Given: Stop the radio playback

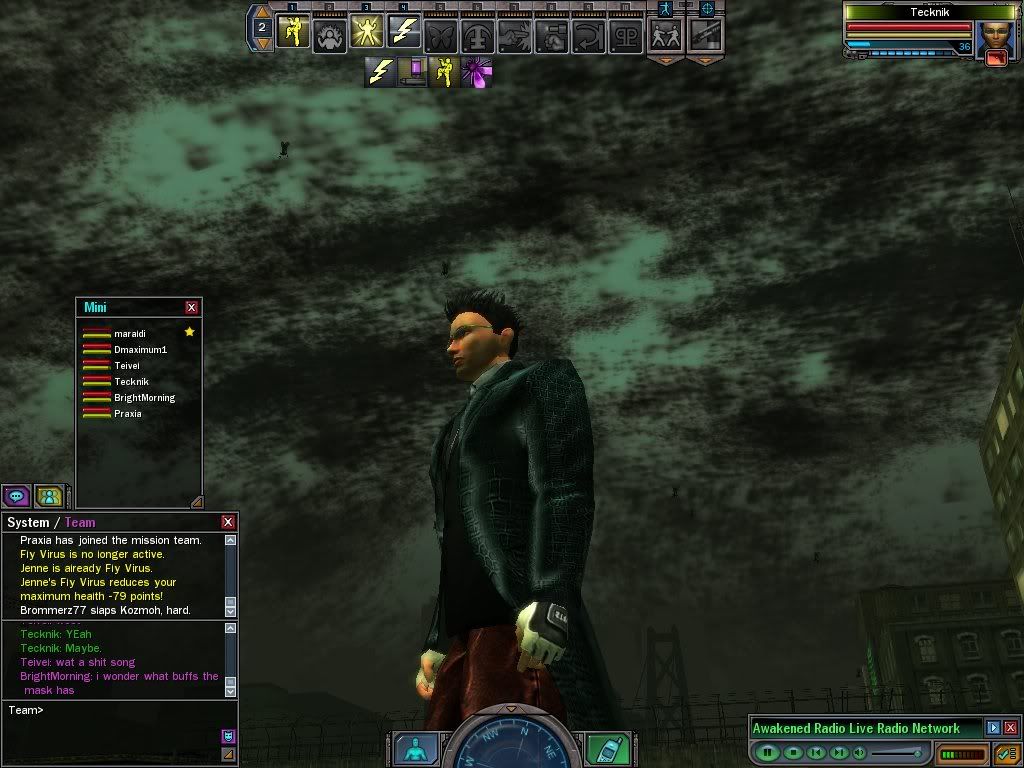Looking at the screenshot, I should [792, 752].
